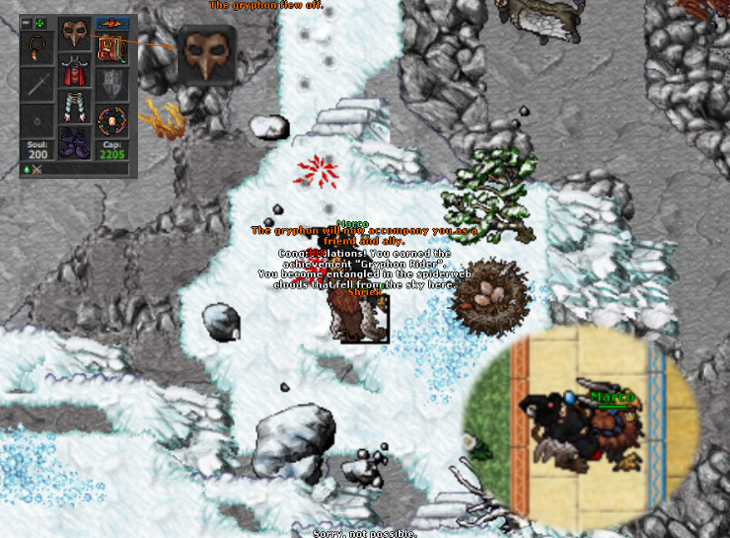Click the empty weapon hand slot
This screenshot has width=730, height=538.
[39, 85]
